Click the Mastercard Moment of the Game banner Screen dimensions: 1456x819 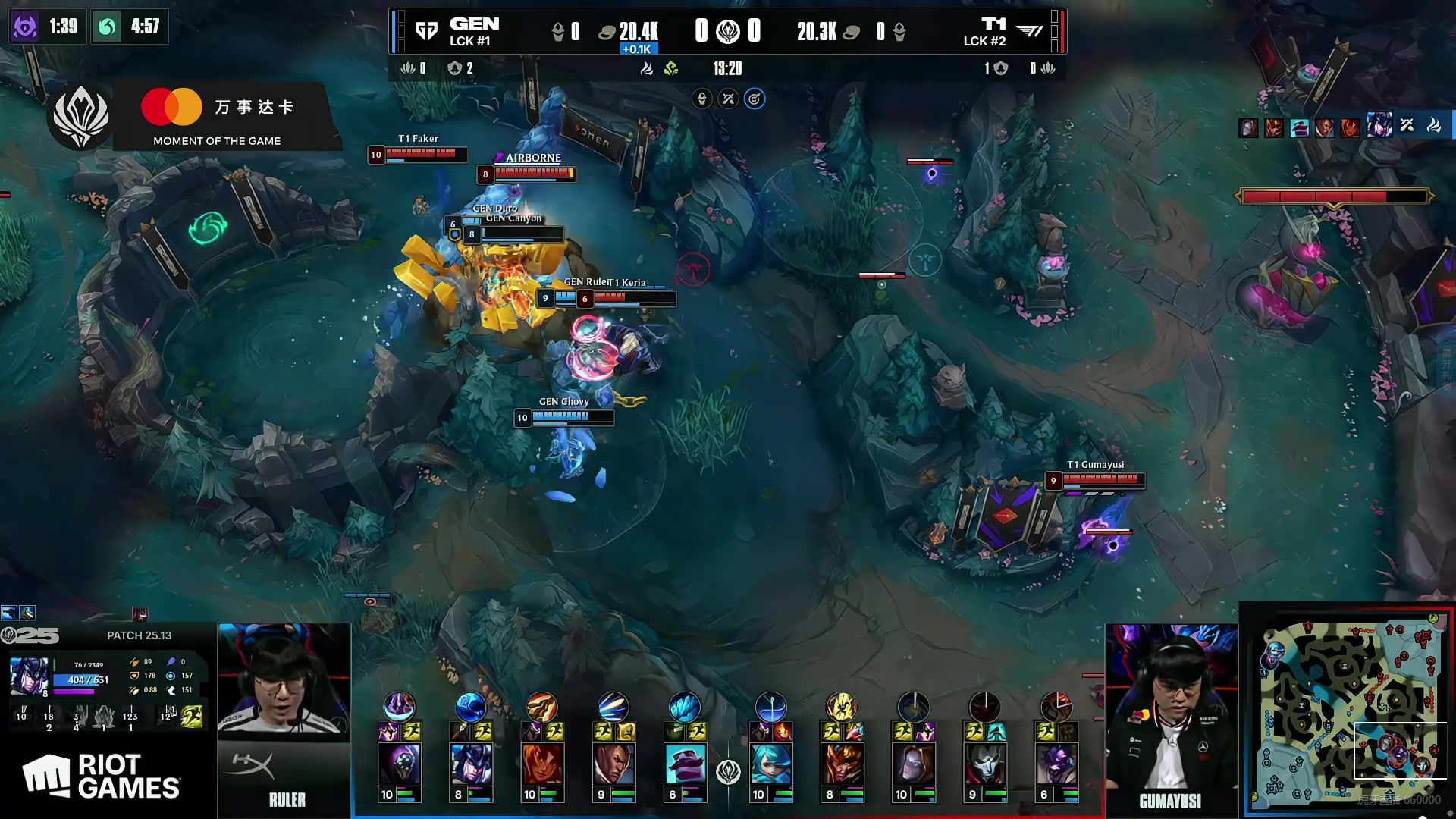tap(220, 116)
